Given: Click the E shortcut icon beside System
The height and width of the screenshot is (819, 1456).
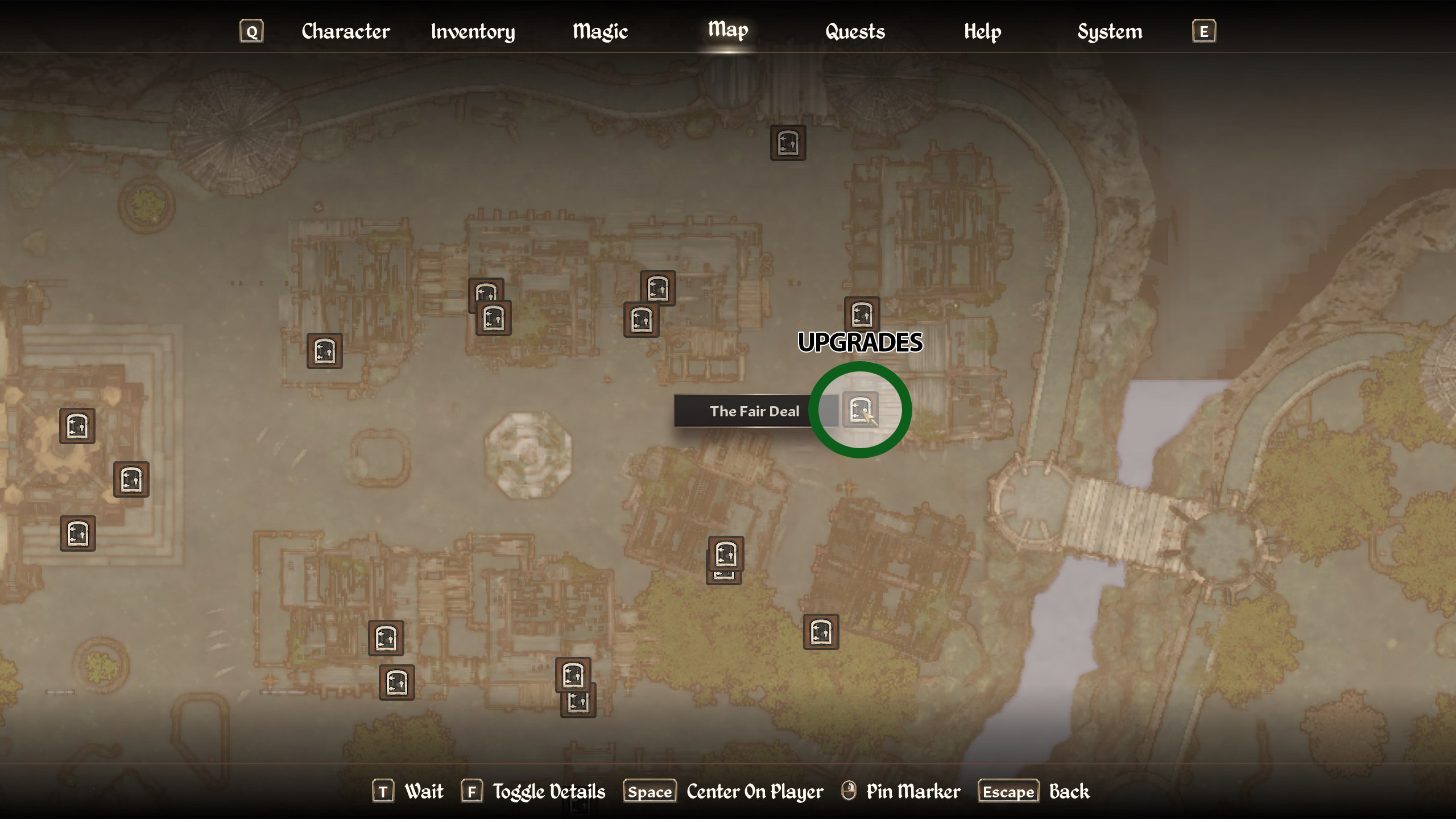Looking at the screenshot, I should pyautogui.click(x=1204, y=32).
